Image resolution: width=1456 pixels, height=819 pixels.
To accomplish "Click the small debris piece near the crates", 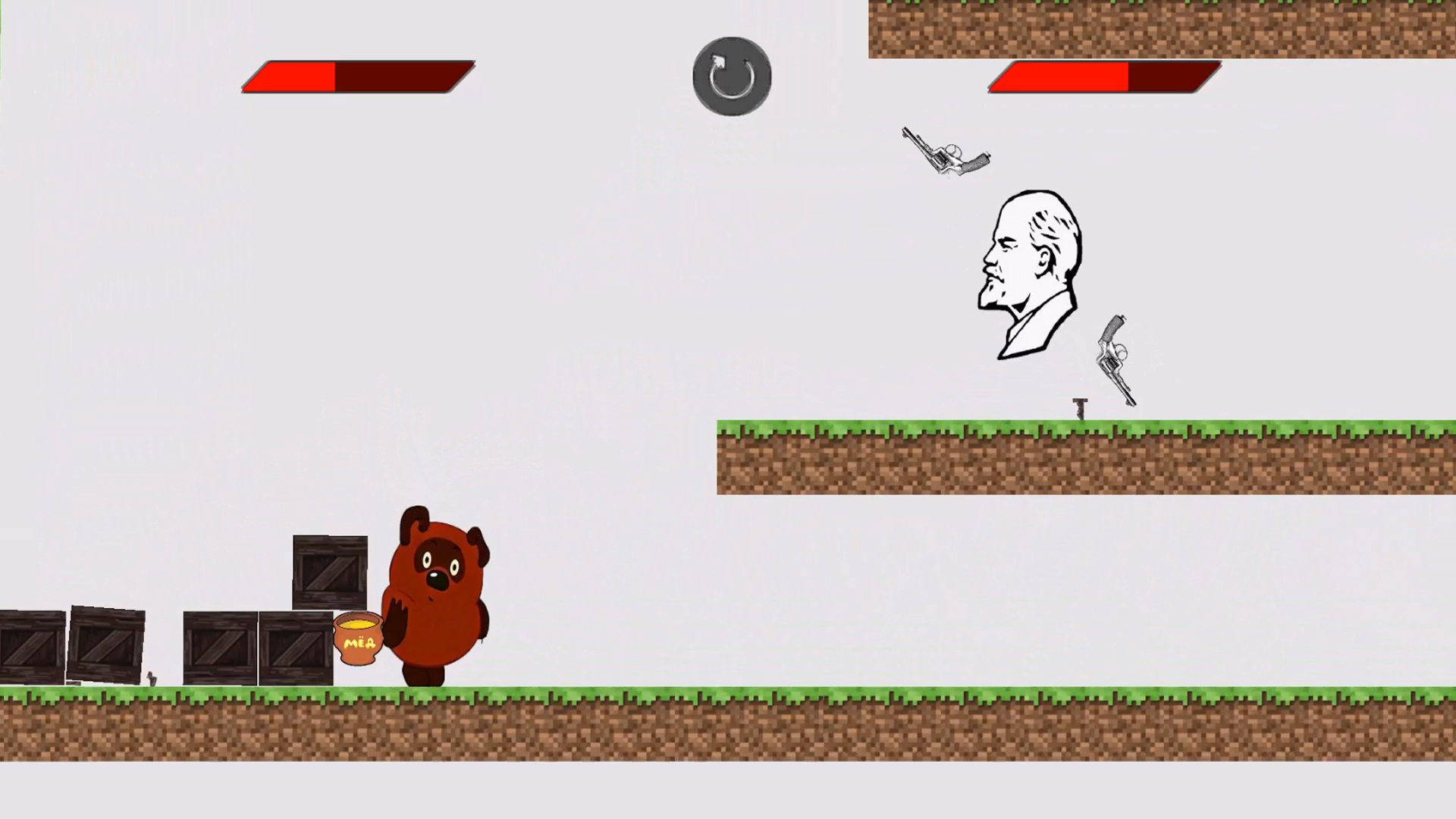I will [152, 679].
